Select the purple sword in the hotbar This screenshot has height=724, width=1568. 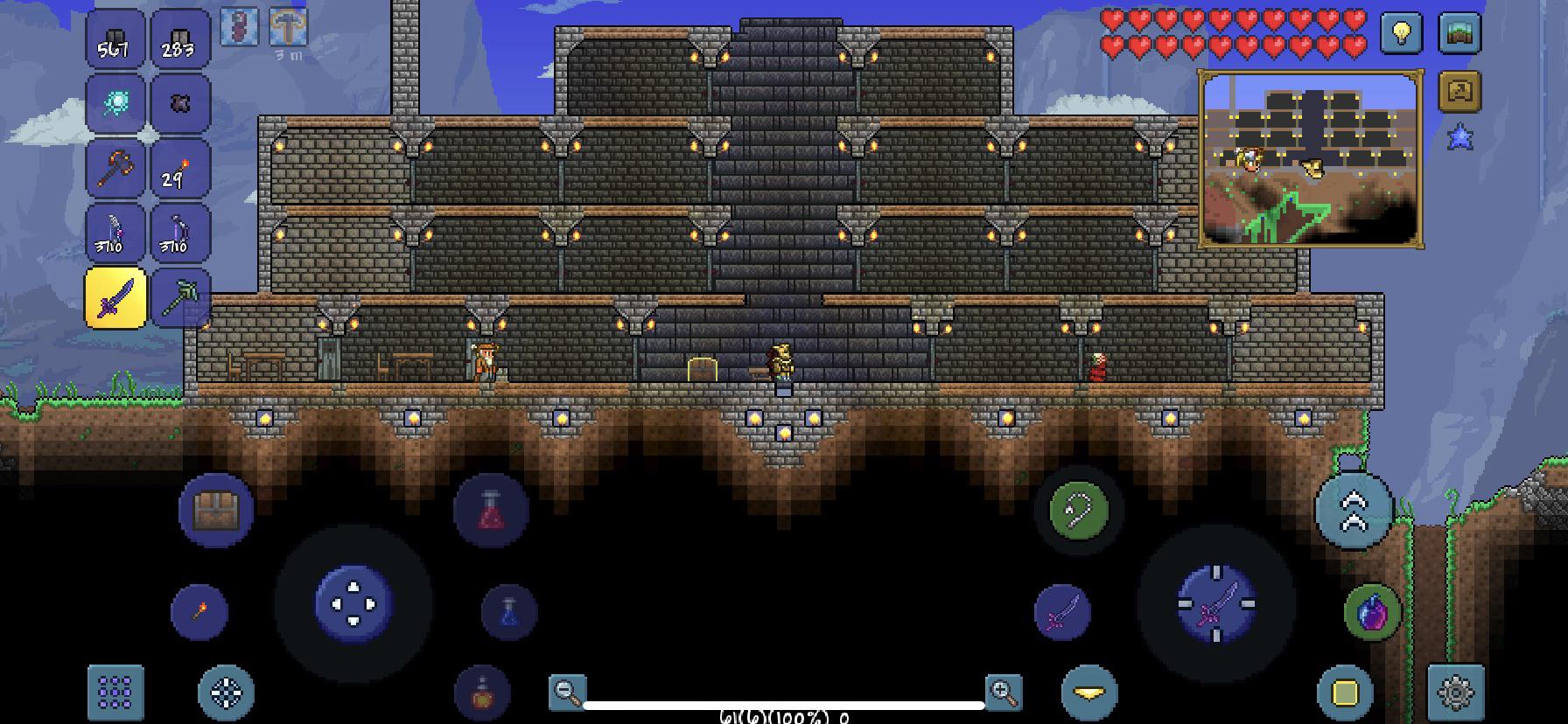pyautogui.click(x=115, y=295)
